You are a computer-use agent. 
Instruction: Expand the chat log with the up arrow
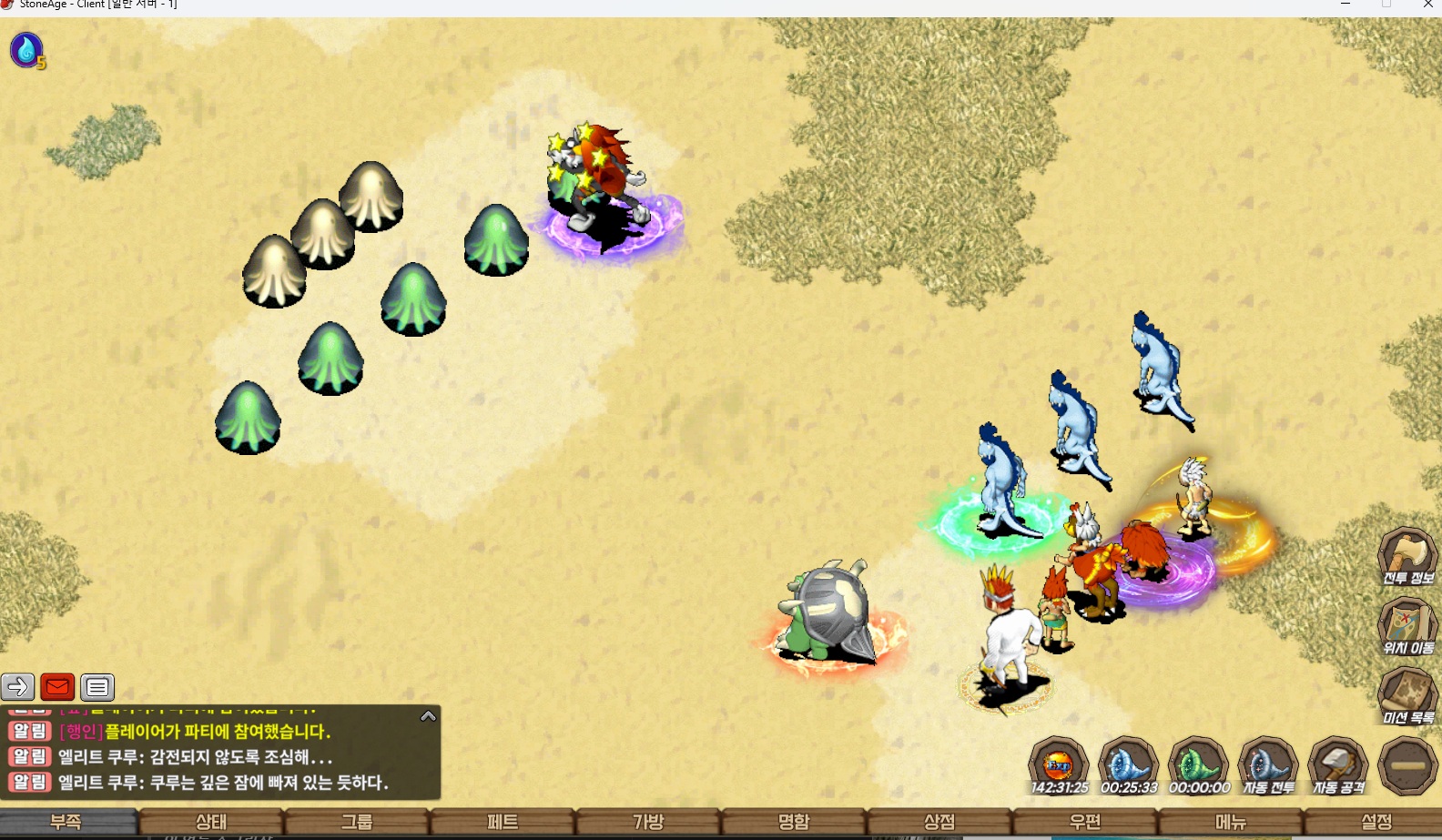coord(428,716)
